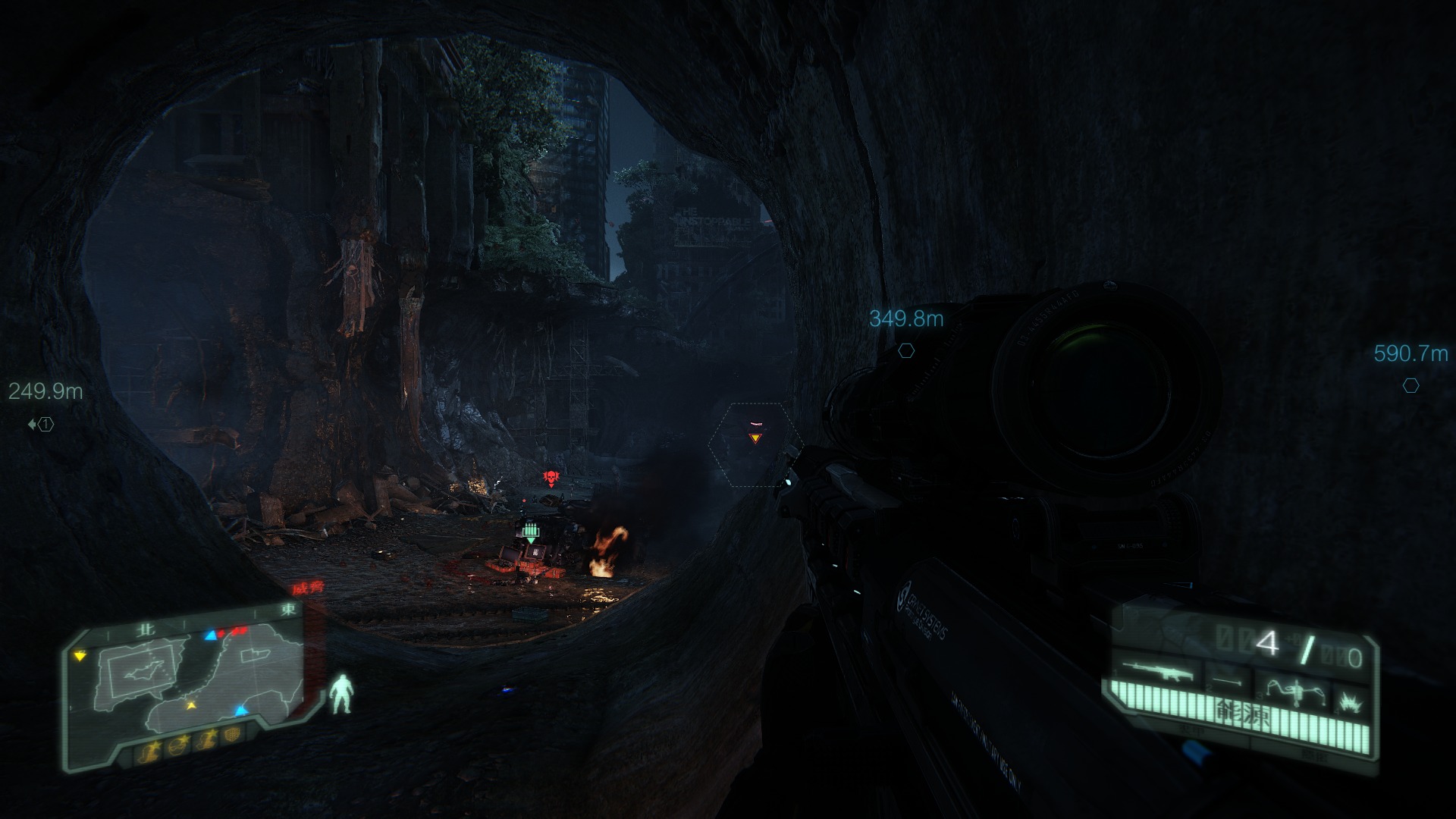Click the 249.9m objective marker
1456x819 pixels.
42,425
